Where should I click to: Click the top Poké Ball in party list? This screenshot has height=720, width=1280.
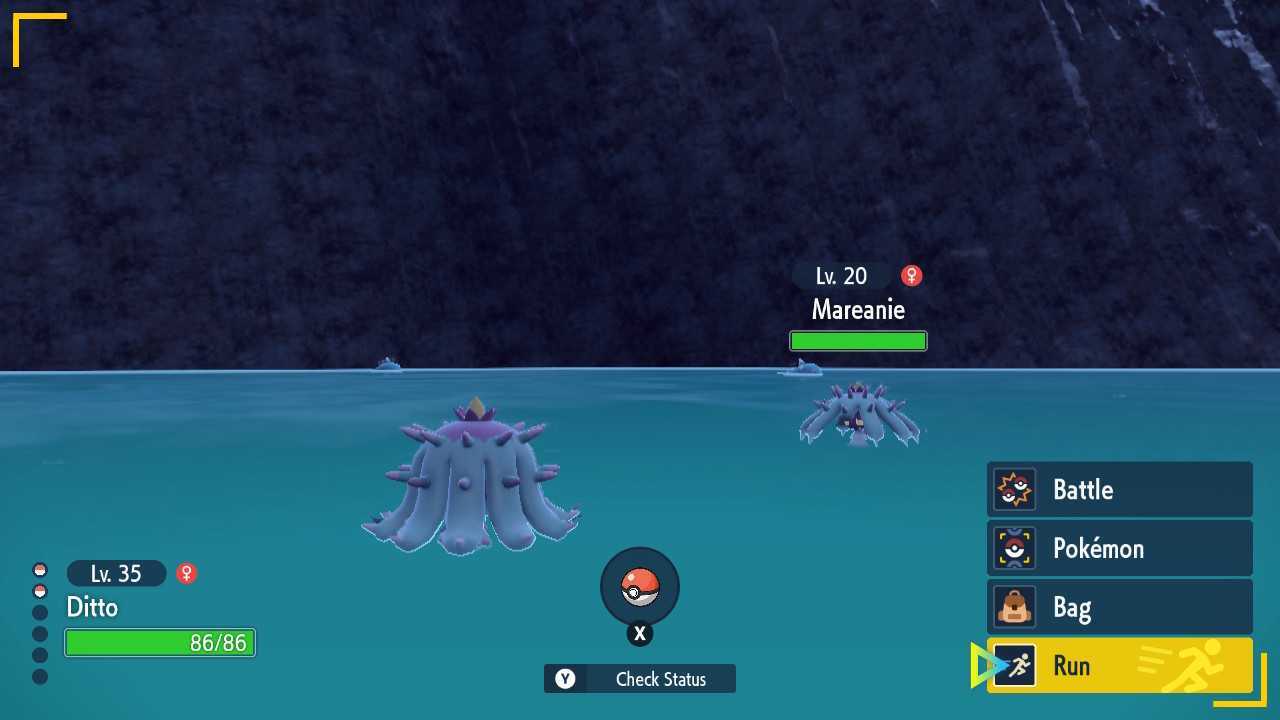tap(40, 567)
